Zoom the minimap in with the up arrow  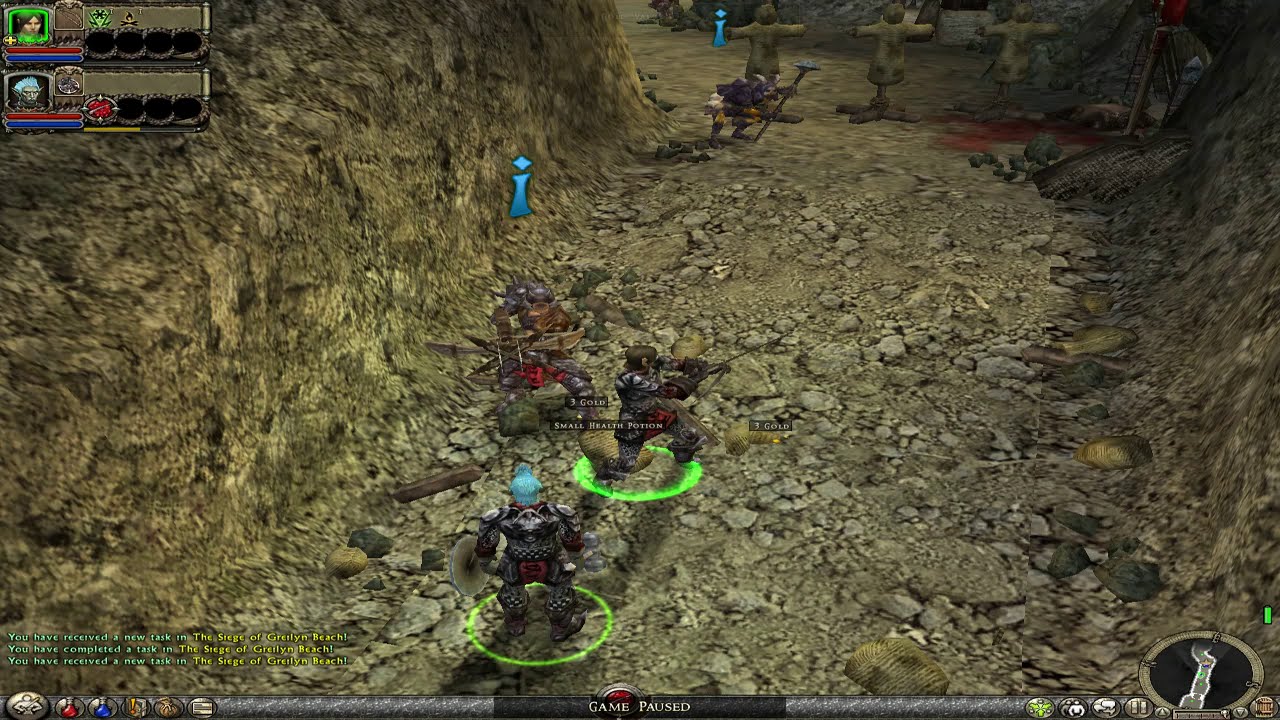pos(1162,712)
